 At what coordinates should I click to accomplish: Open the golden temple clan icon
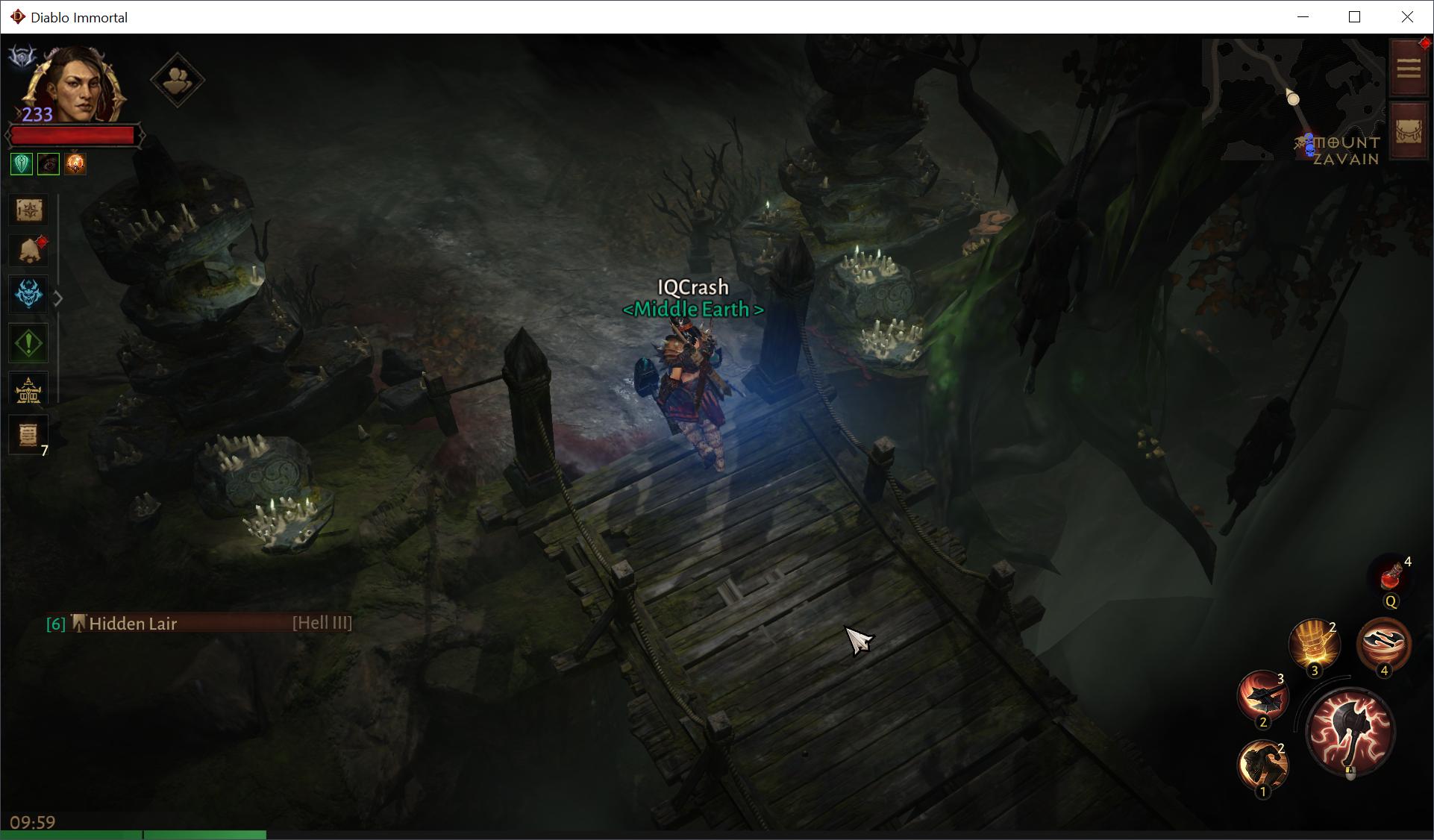point(28,388)
